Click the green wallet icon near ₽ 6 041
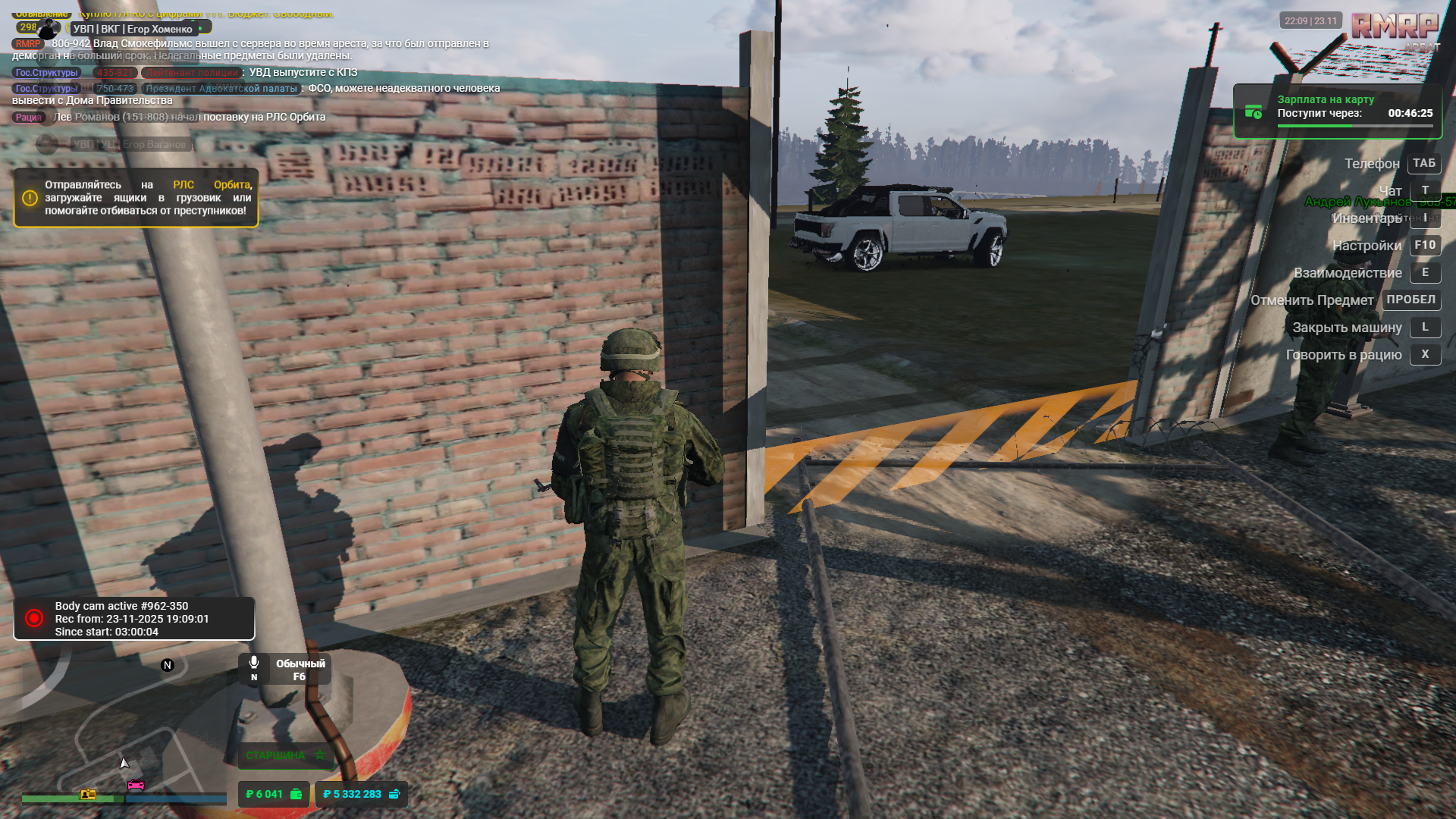1456x819 pixels. pyautogui.click(x=296, y=795)
